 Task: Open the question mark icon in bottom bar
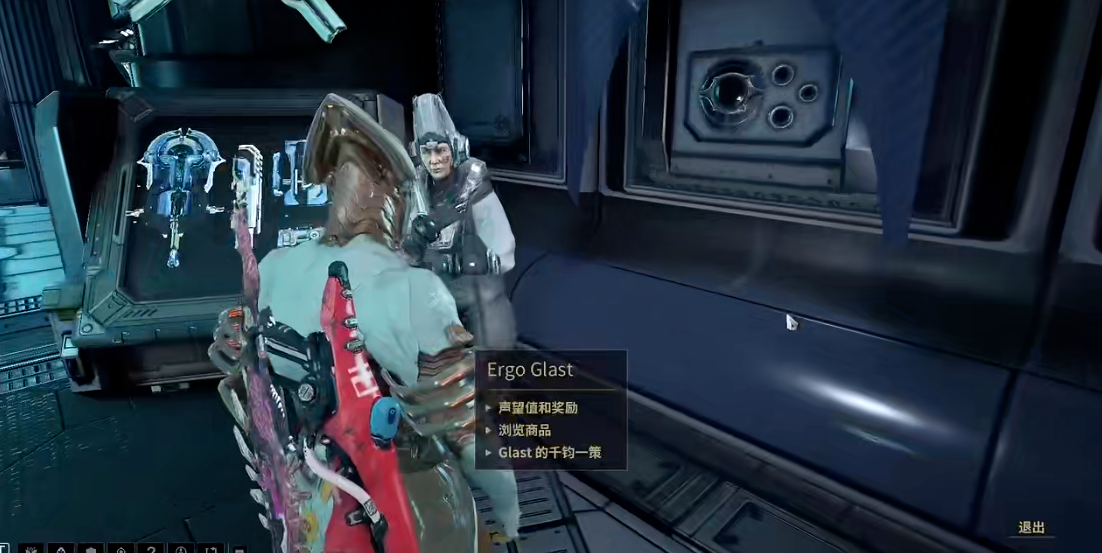tap(150, 548)
